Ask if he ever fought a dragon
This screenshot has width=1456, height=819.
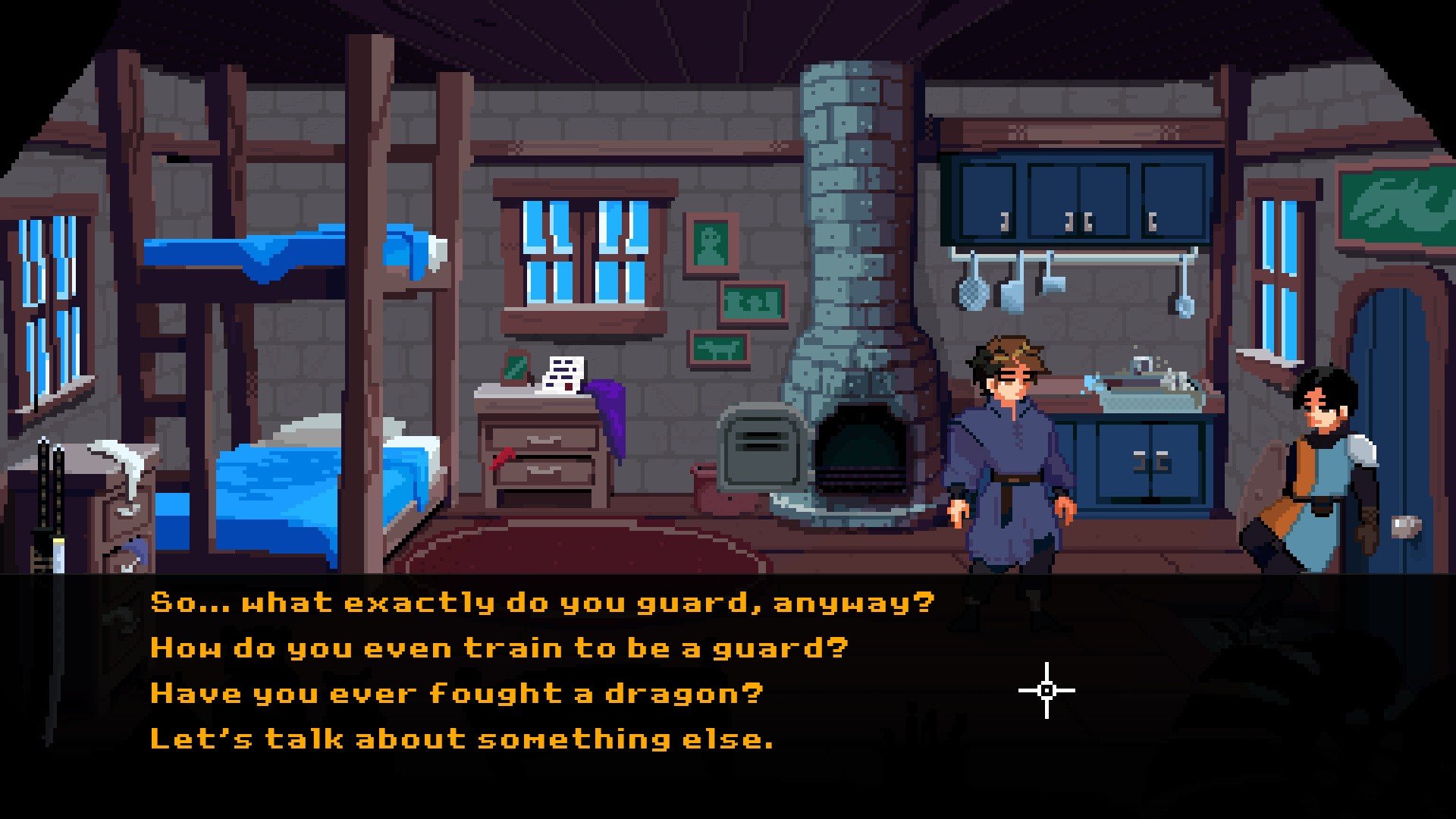pyautogui.click(x=457, y=694)
